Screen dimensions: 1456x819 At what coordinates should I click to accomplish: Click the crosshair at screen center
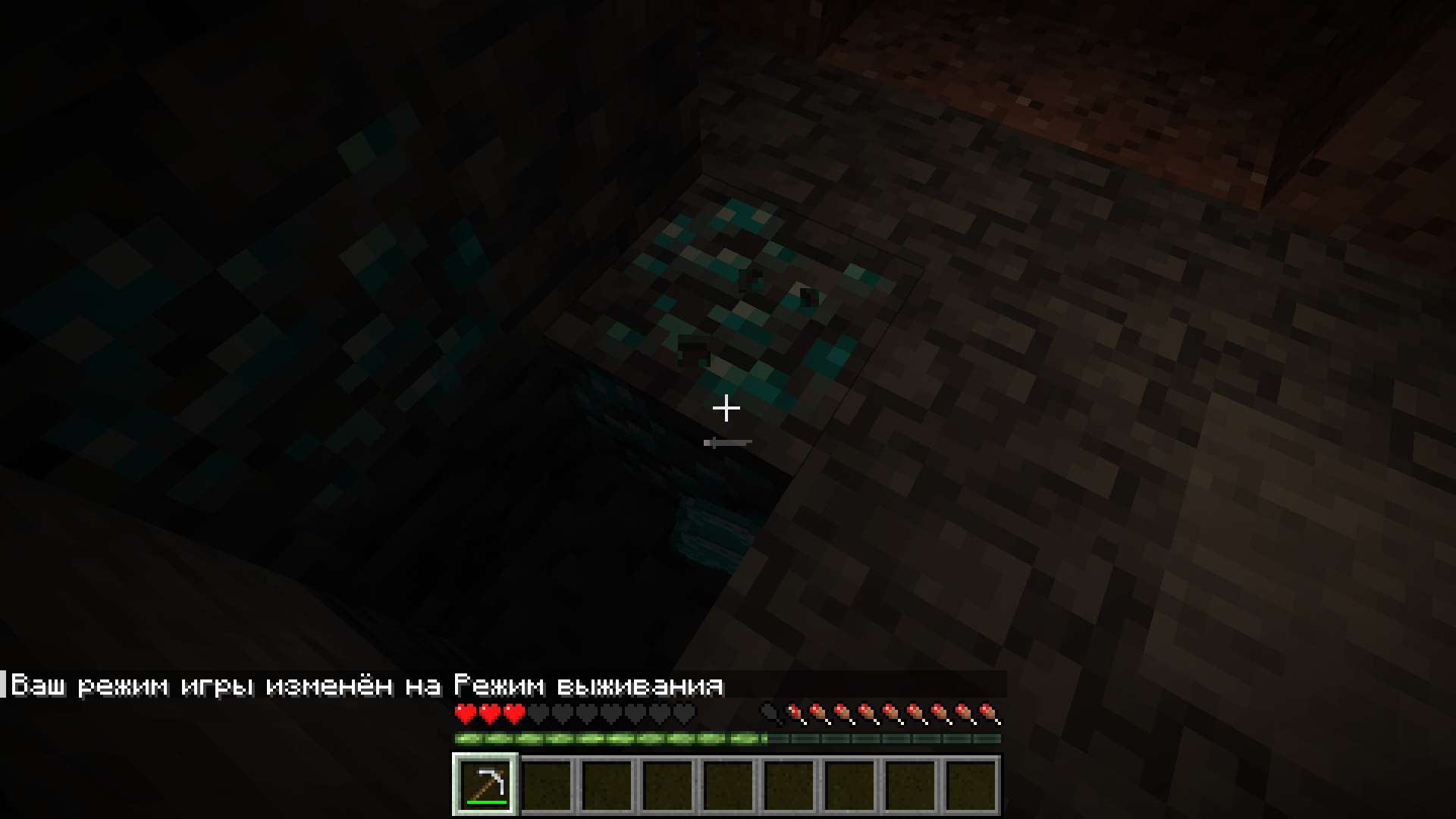click(x=726, y=409)
